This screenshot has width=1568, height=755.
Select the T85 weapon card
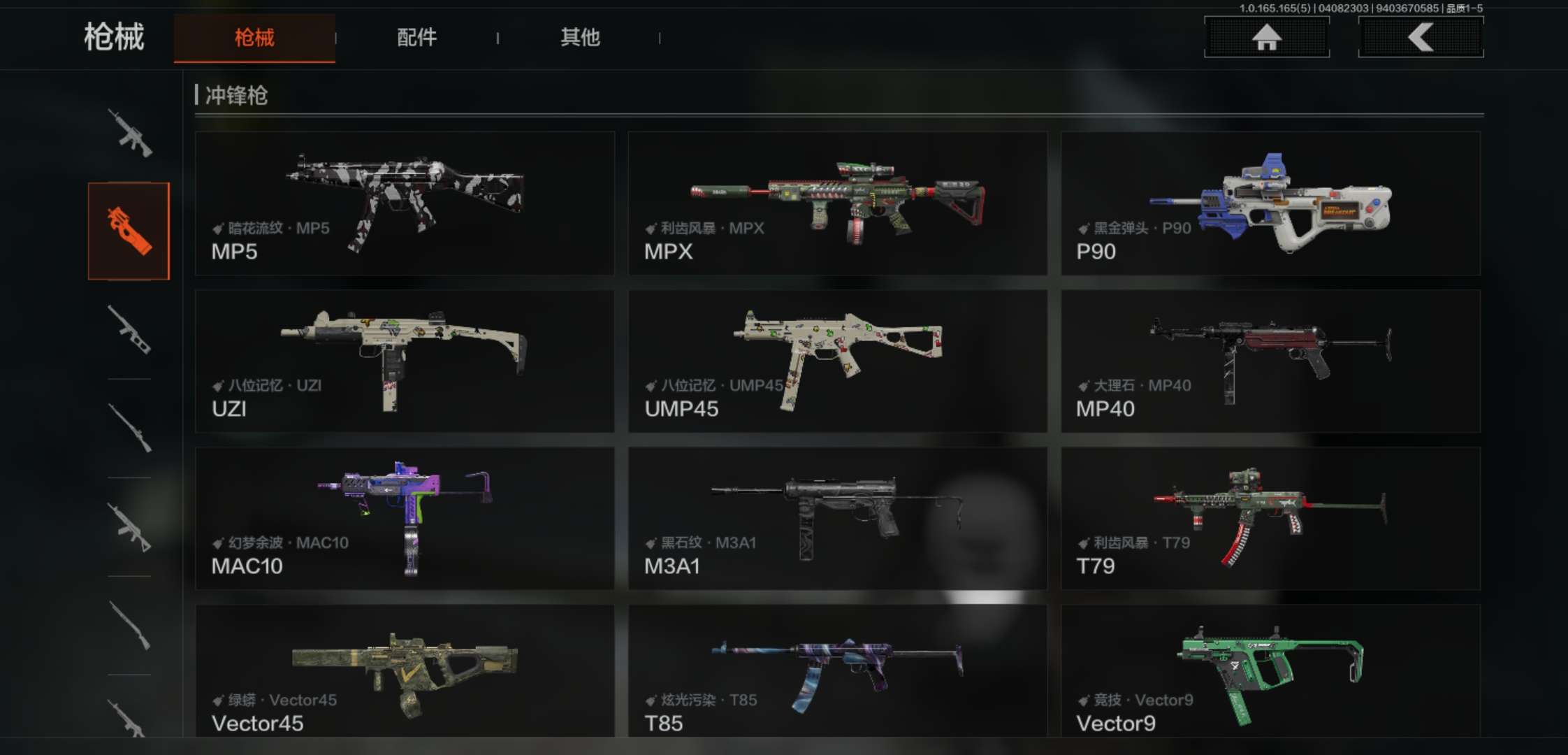pyautogui.click(x=837, y=671)
